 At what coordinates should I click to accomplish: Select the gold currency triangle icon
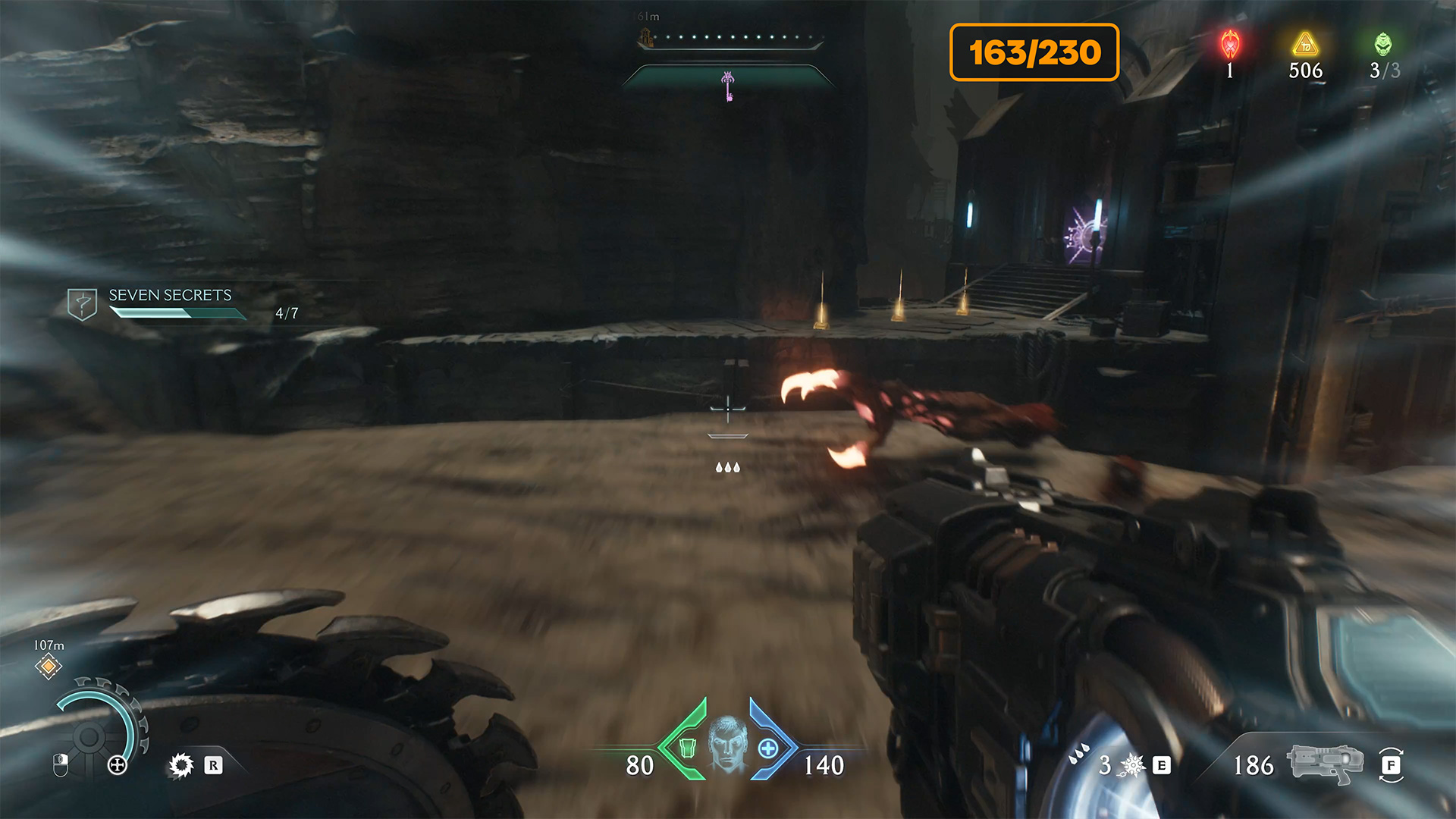[x=1305, y=45]
